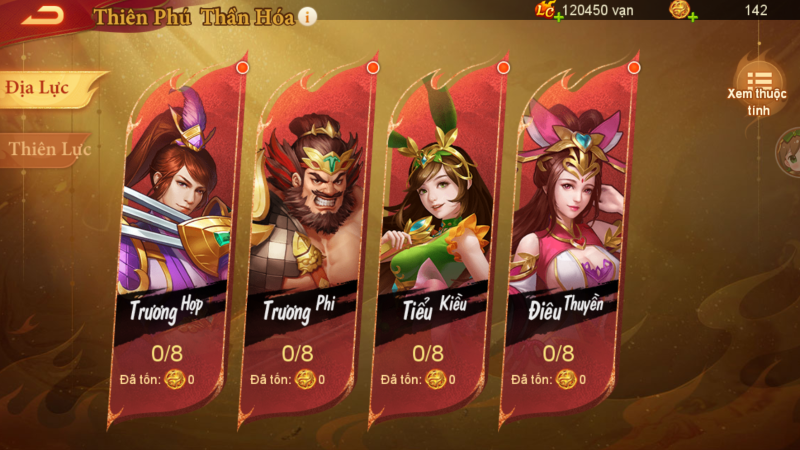Viewport: 800px width, 450px height.
Task: Select the Trương Hợp hero card
Action: pos(176,240)
